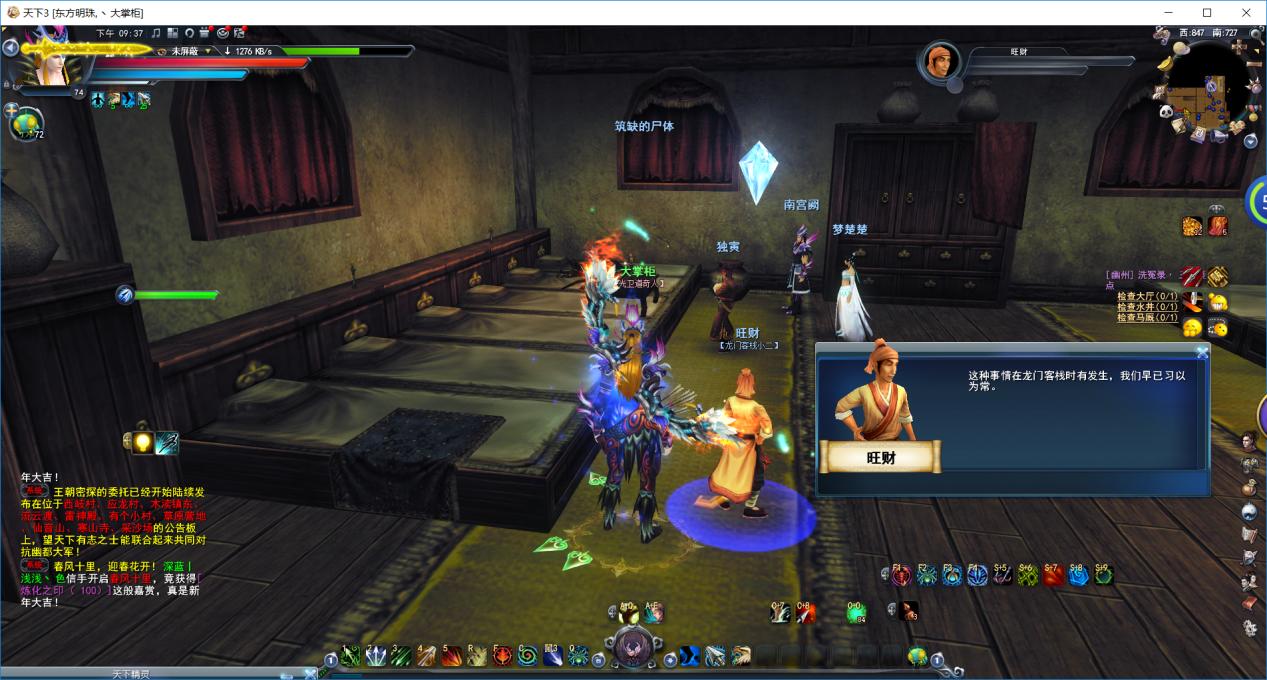The image size is (1267, 680).
Task: Click the 旺财 target portrait
Action: coord(941,61)
